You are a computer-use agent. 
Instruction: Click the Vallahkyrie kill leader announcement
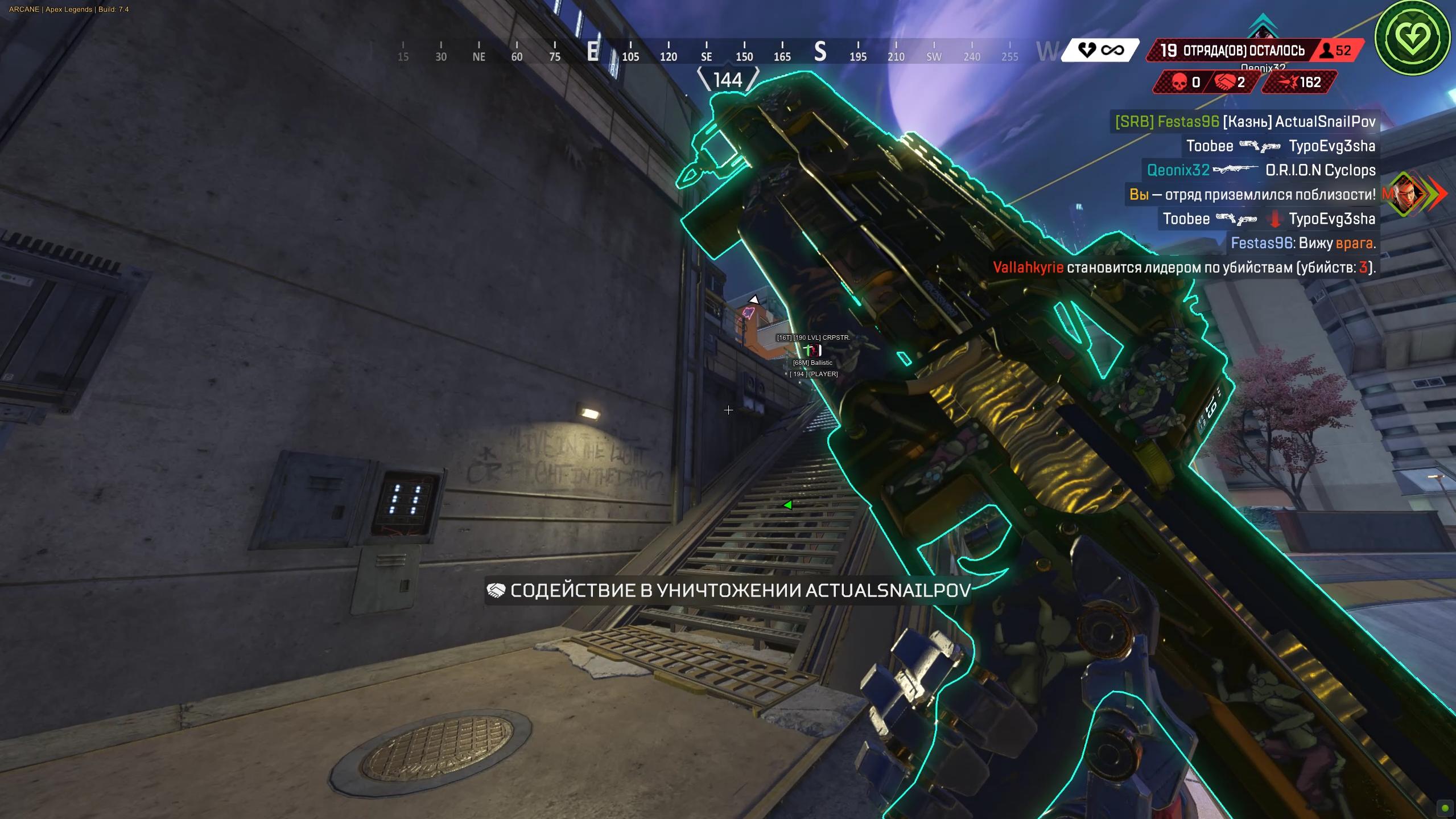pyautogui.click(x=1183, y=267)
